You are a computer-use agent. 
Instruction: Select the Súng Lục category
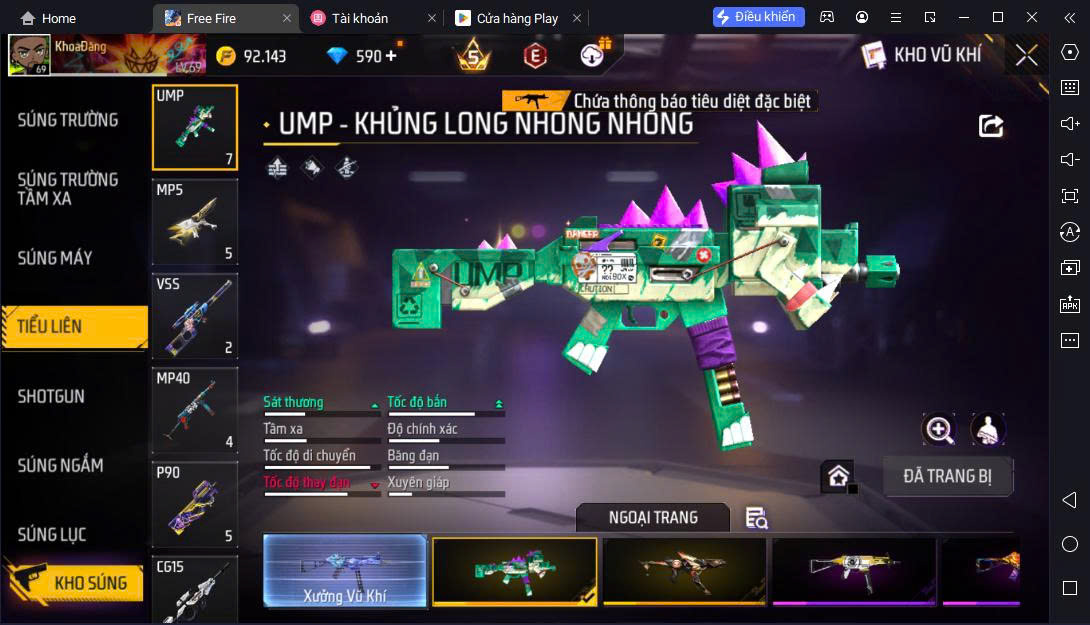52,535
